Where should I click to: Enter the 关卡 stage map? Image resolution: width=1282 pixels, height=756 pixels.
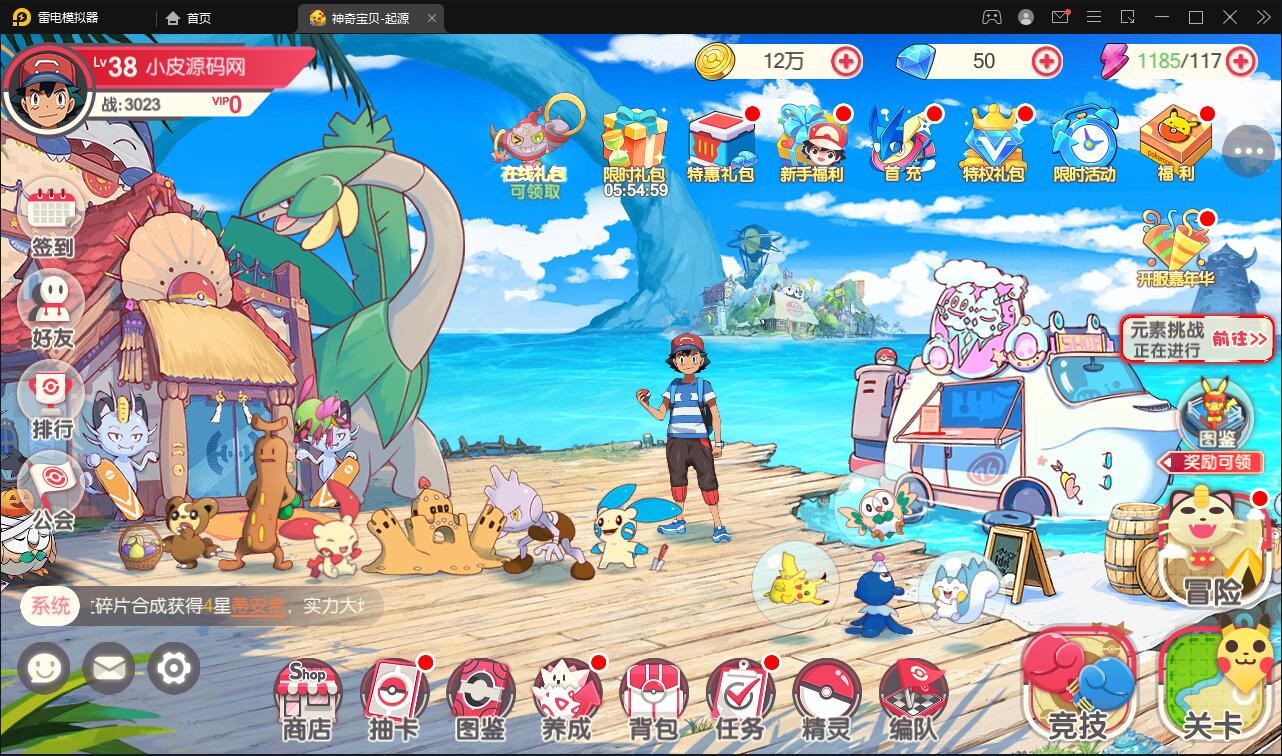[1214, 690]
